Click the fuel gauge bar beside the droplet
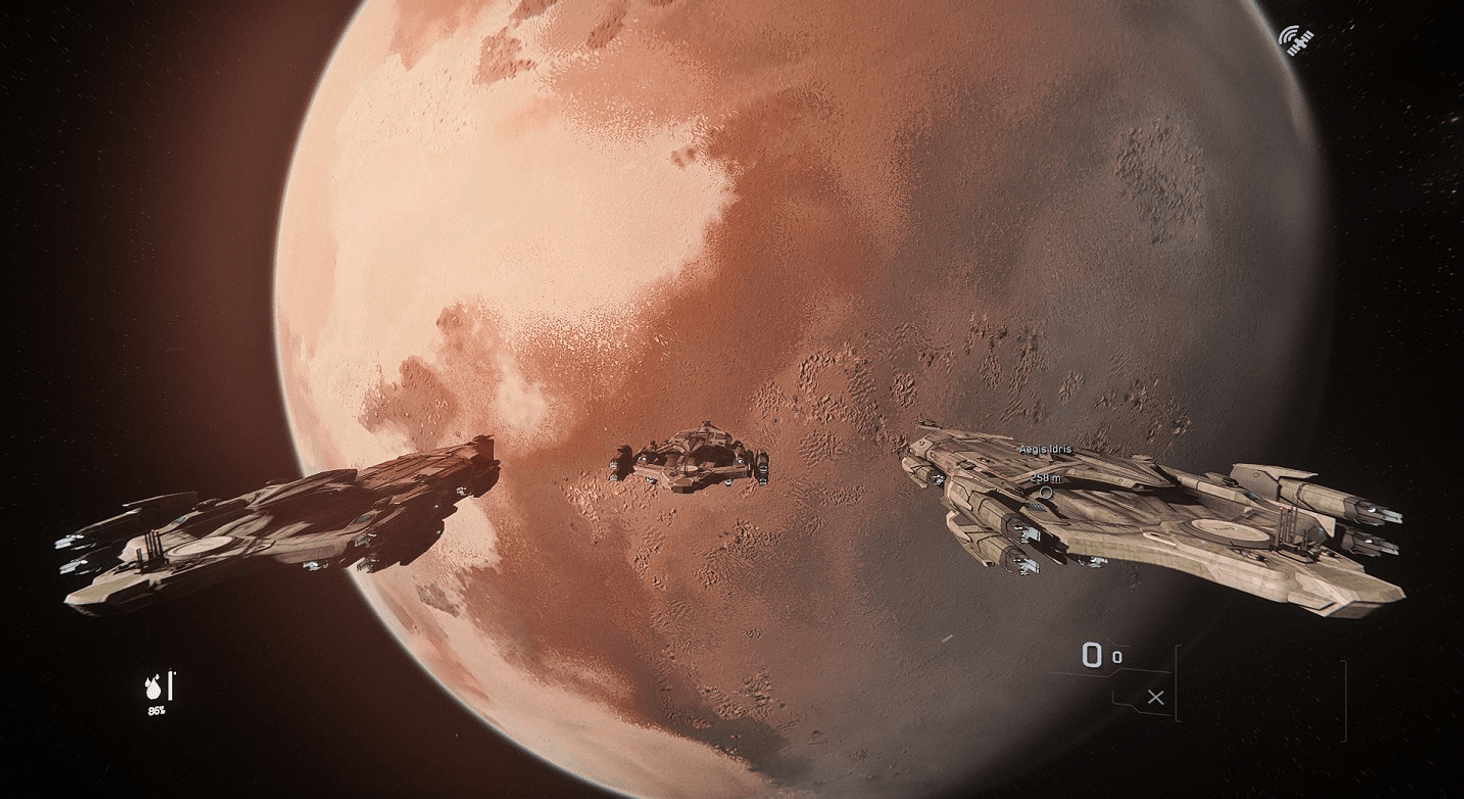 pos(170,685)
